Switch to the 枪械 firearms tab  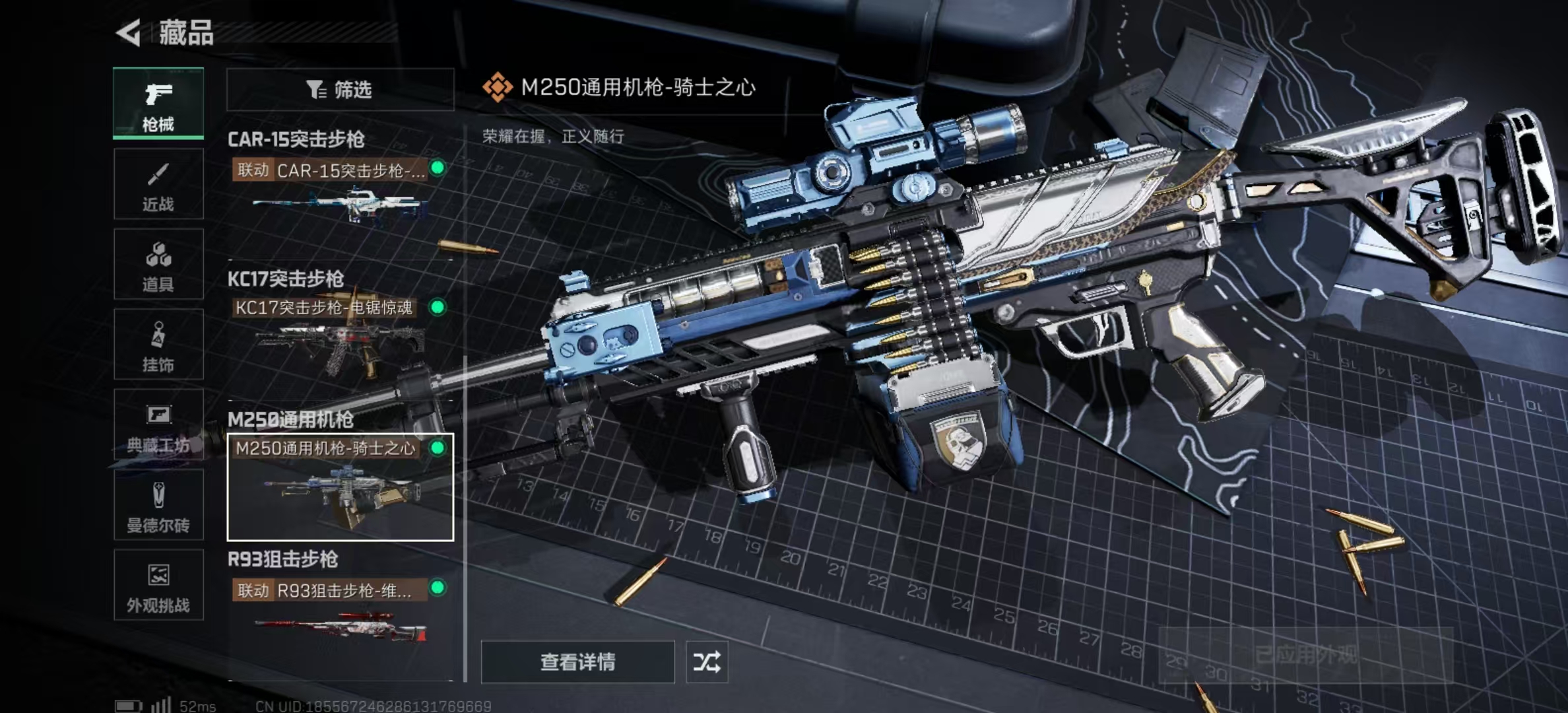158,104
